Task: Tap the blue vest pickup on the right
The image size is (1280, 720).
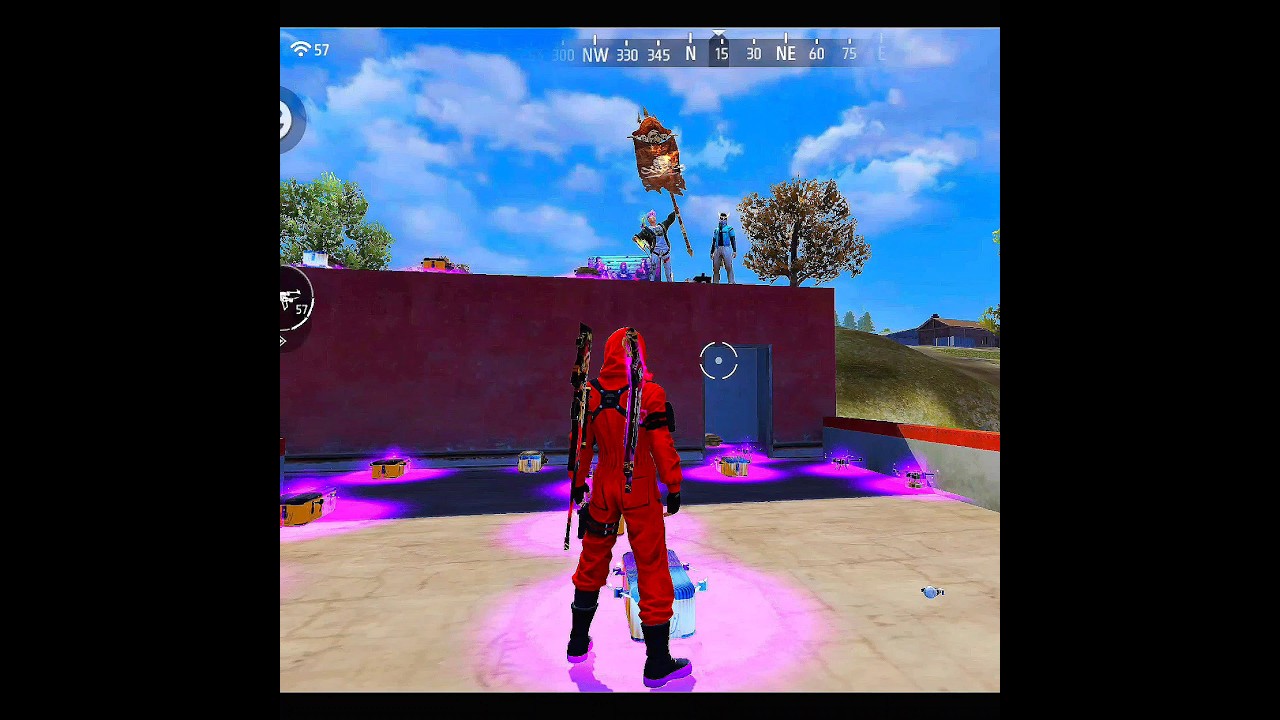Action: pyautogui.click(x=931, y=592)
